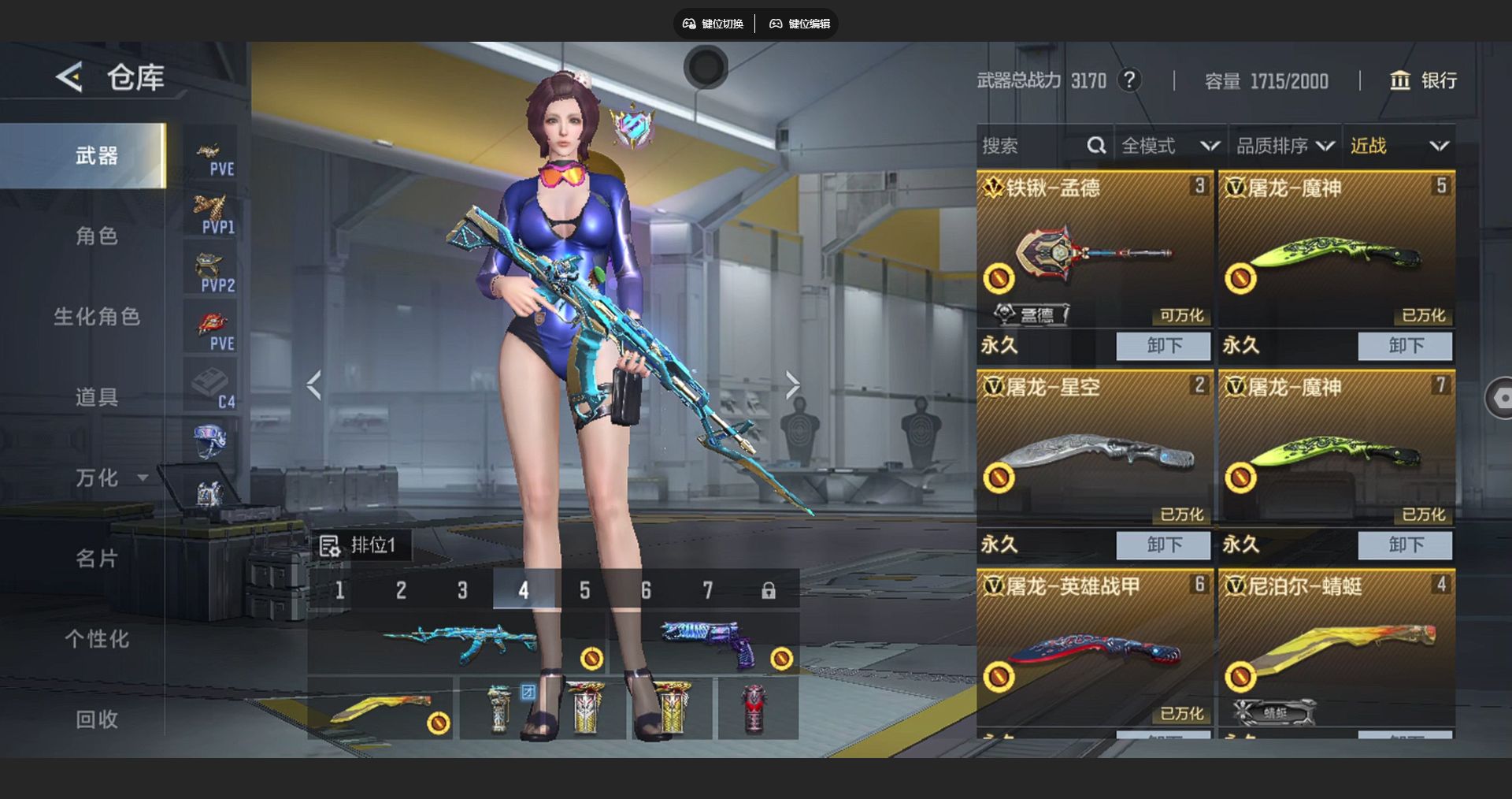Viewport: 1512px width, 799px height.
Task: Open the 银行 bank
Action: click(1424, 80)
